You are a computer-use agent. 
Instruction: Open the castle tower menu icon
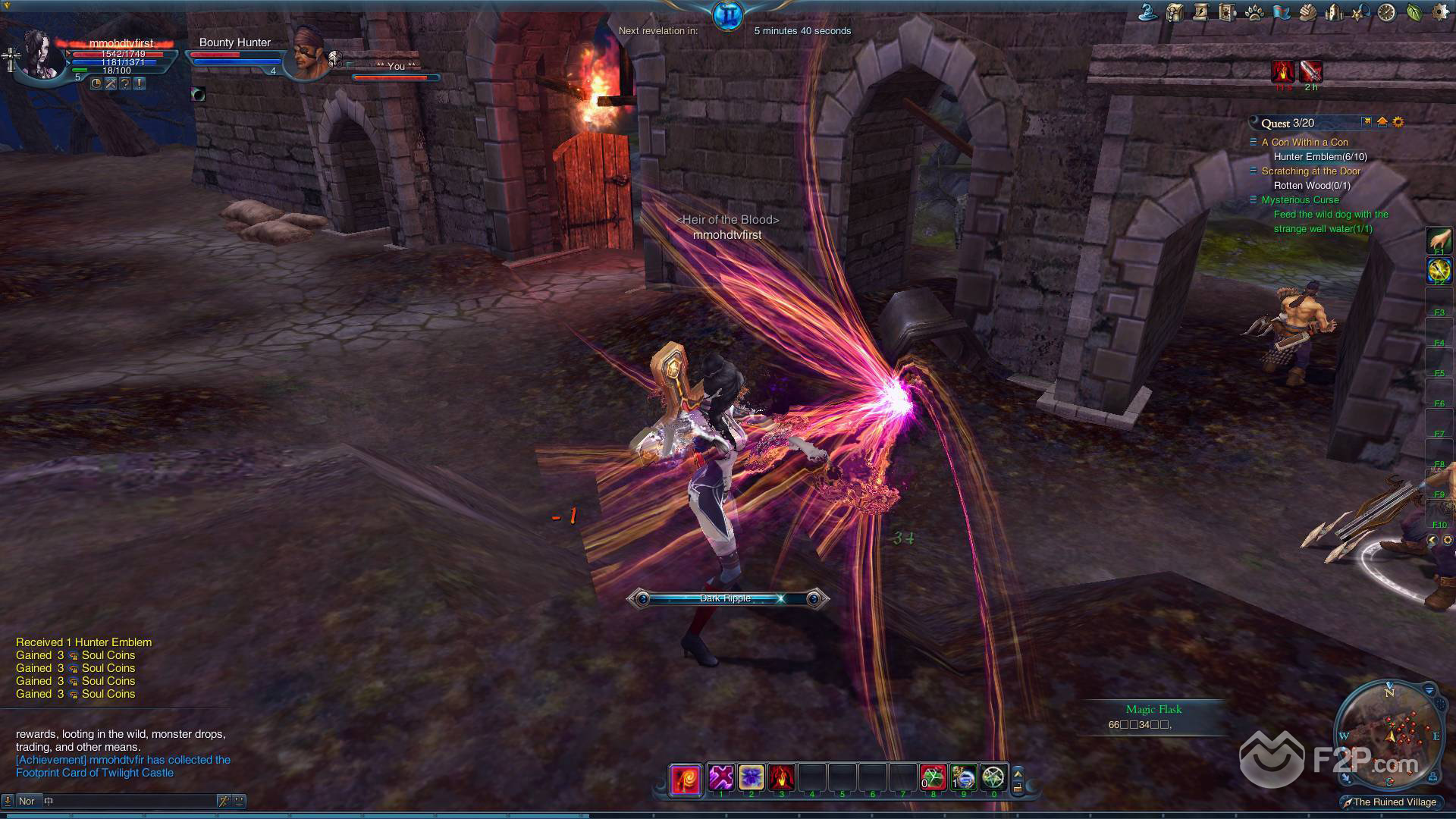pos(1333,12)
